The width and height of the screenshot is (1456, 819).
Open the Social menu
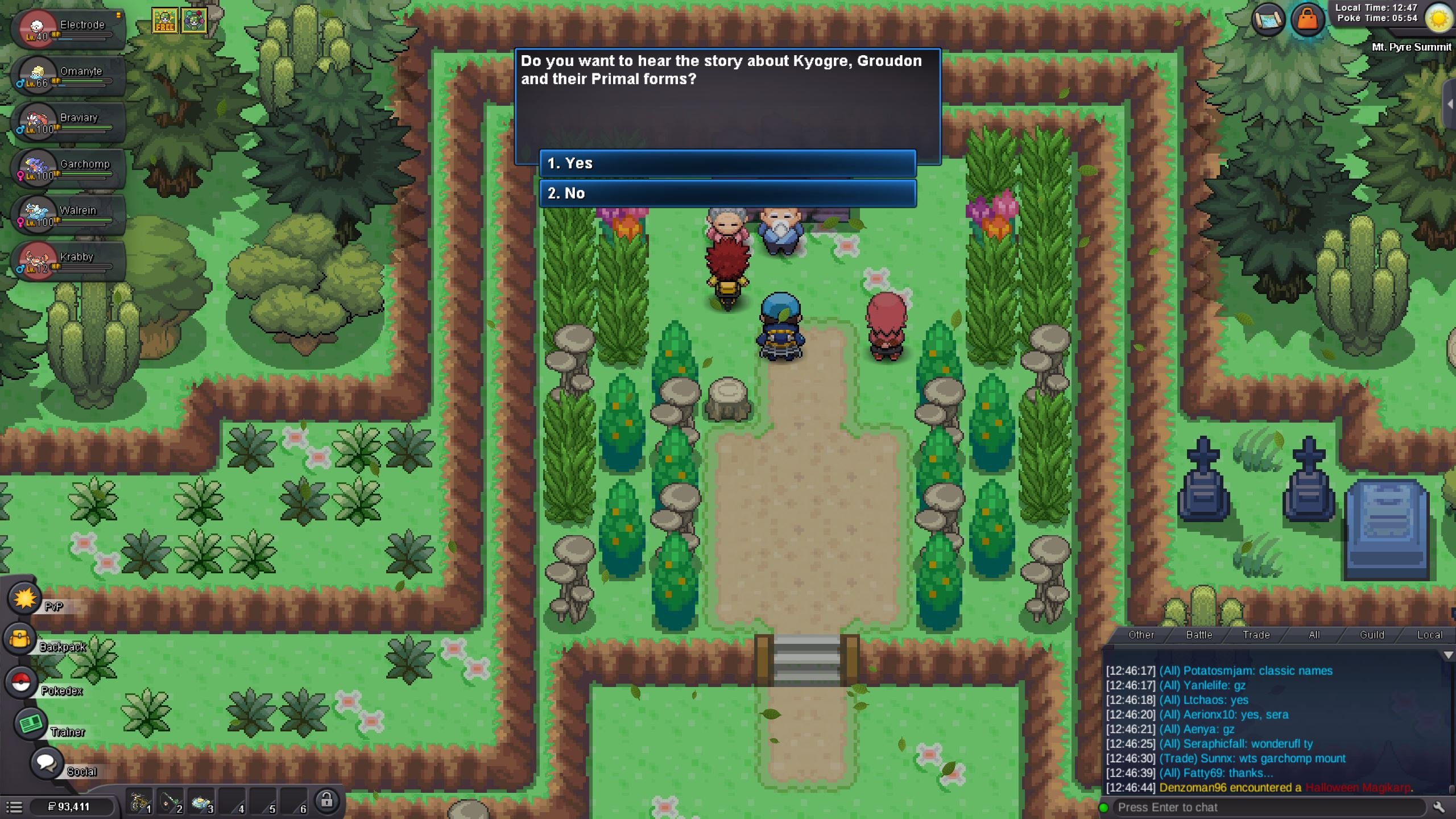[x=46, y=763]
